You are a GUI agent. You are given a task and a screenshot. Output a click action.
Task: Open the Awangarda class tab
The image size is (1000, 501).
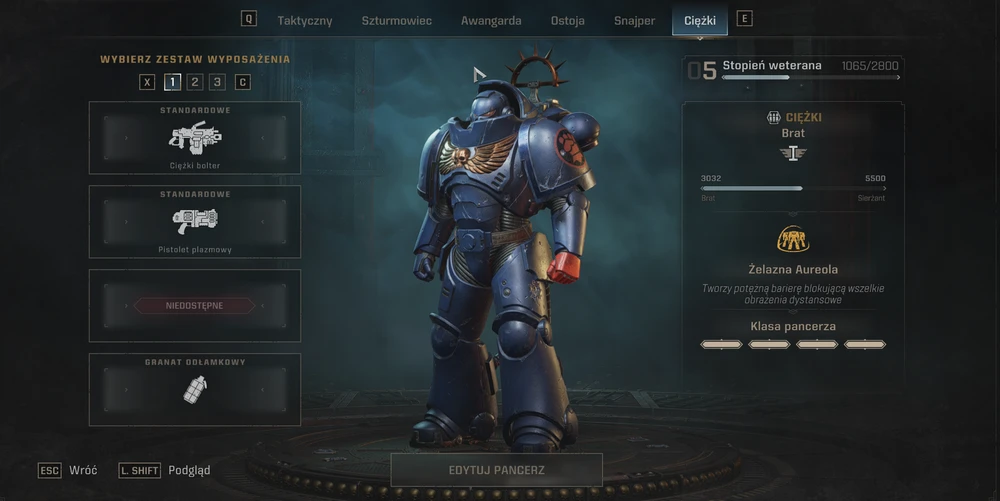[492, 20]
